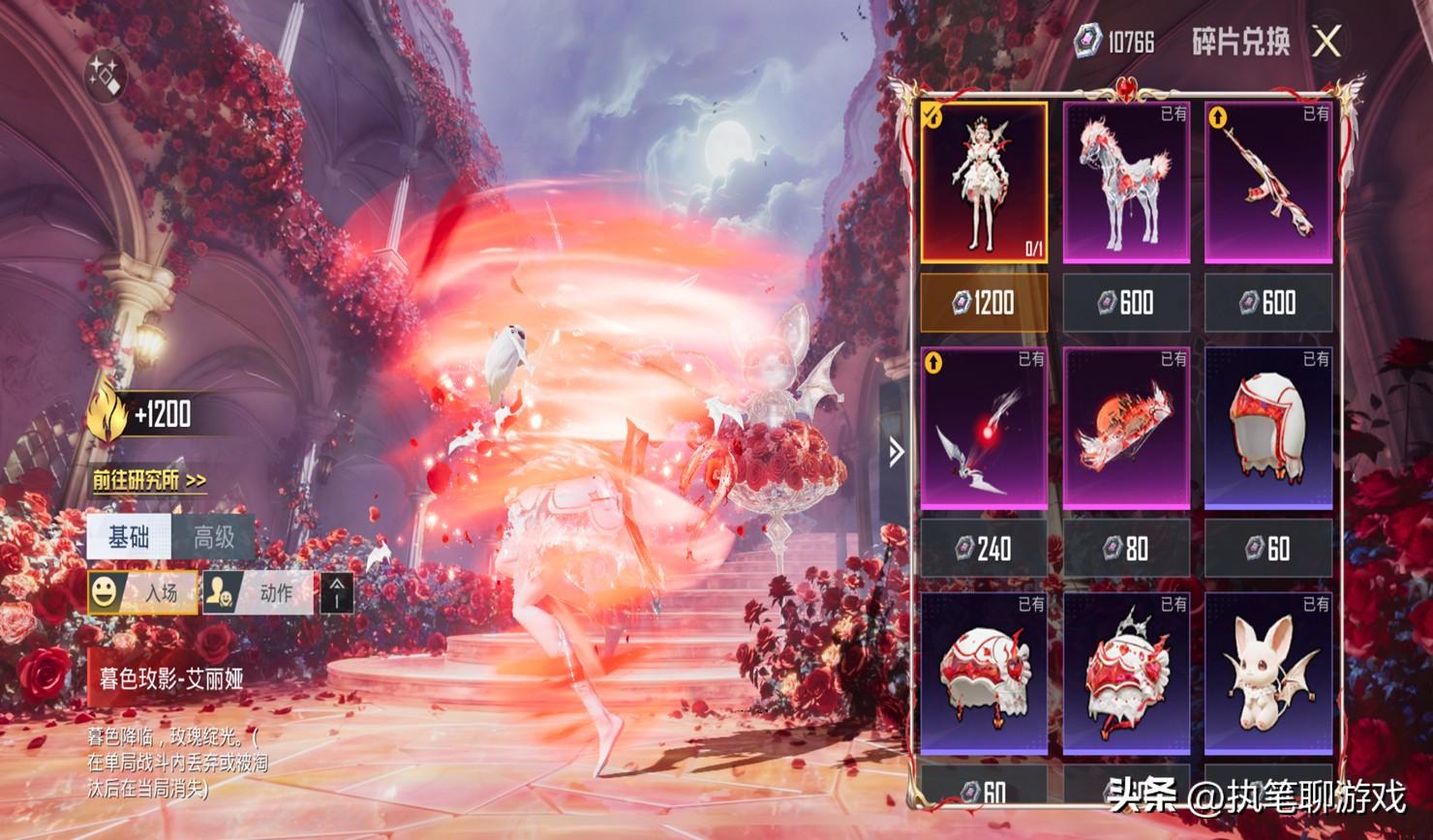Switch to the 高级 tab

tap(214, 537)
